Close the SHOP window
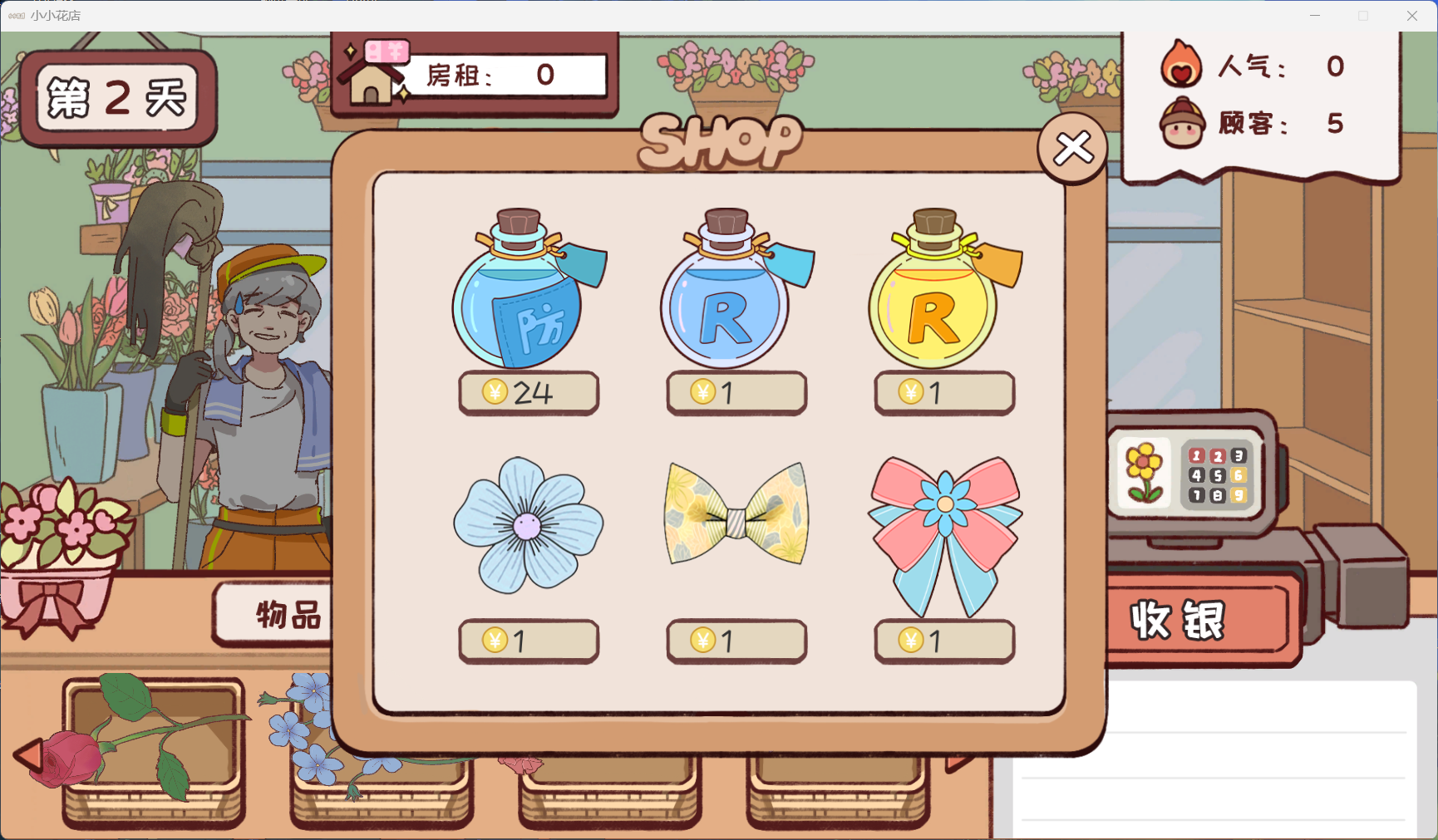The height and width of the screenshot is (840, 1438). pyautogui.click(x=1072, y=146)
